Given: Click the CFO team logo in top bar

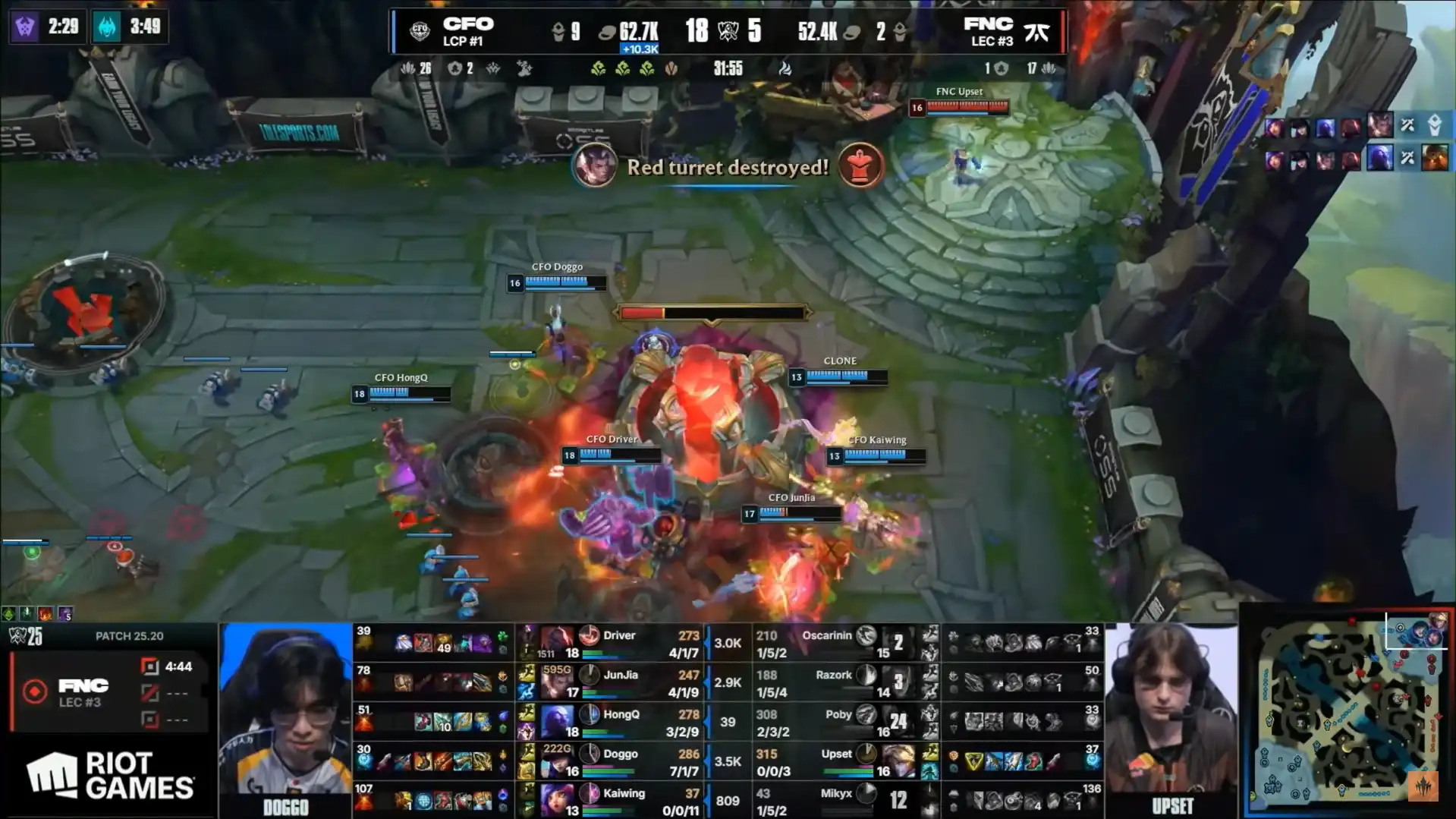Looking at the screenshot, I should pos(420,31).
